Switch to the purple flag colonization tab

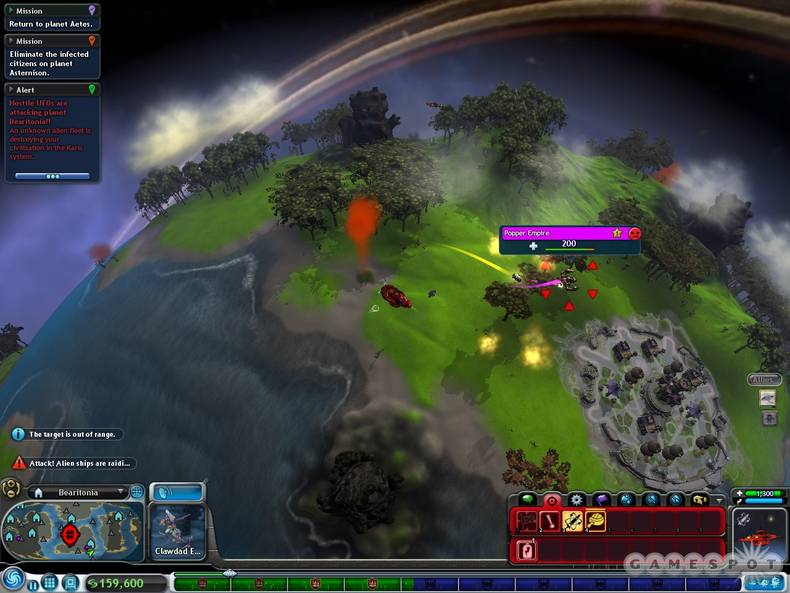pos(601,499)
